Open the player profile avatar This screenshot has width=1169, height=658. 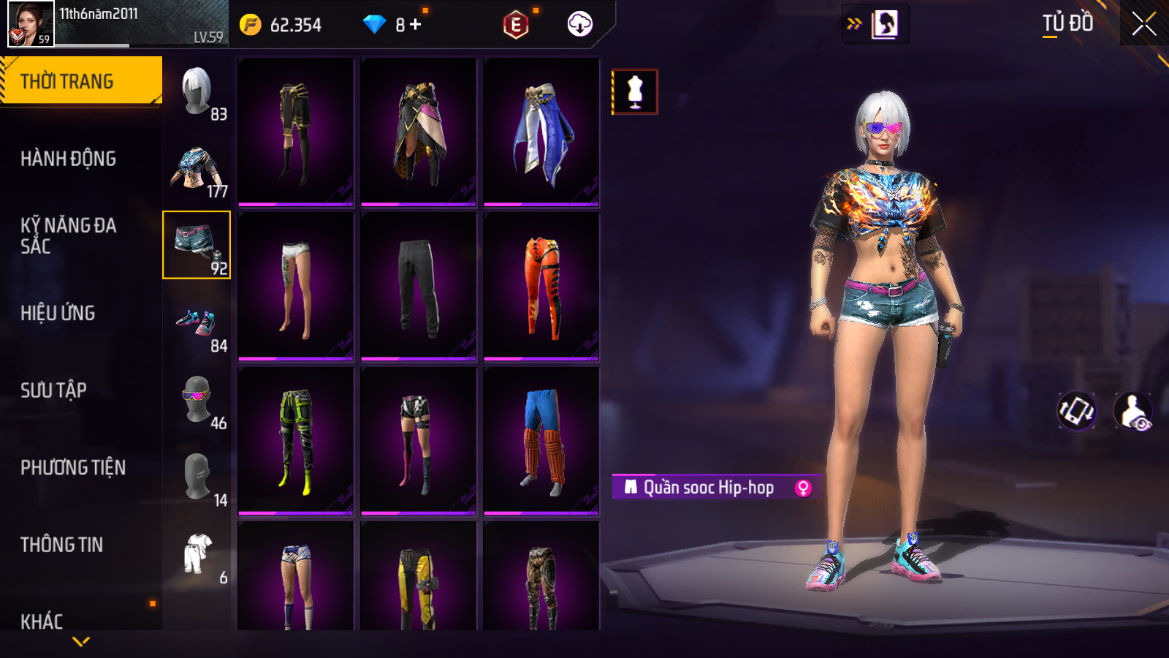(30, 24)
